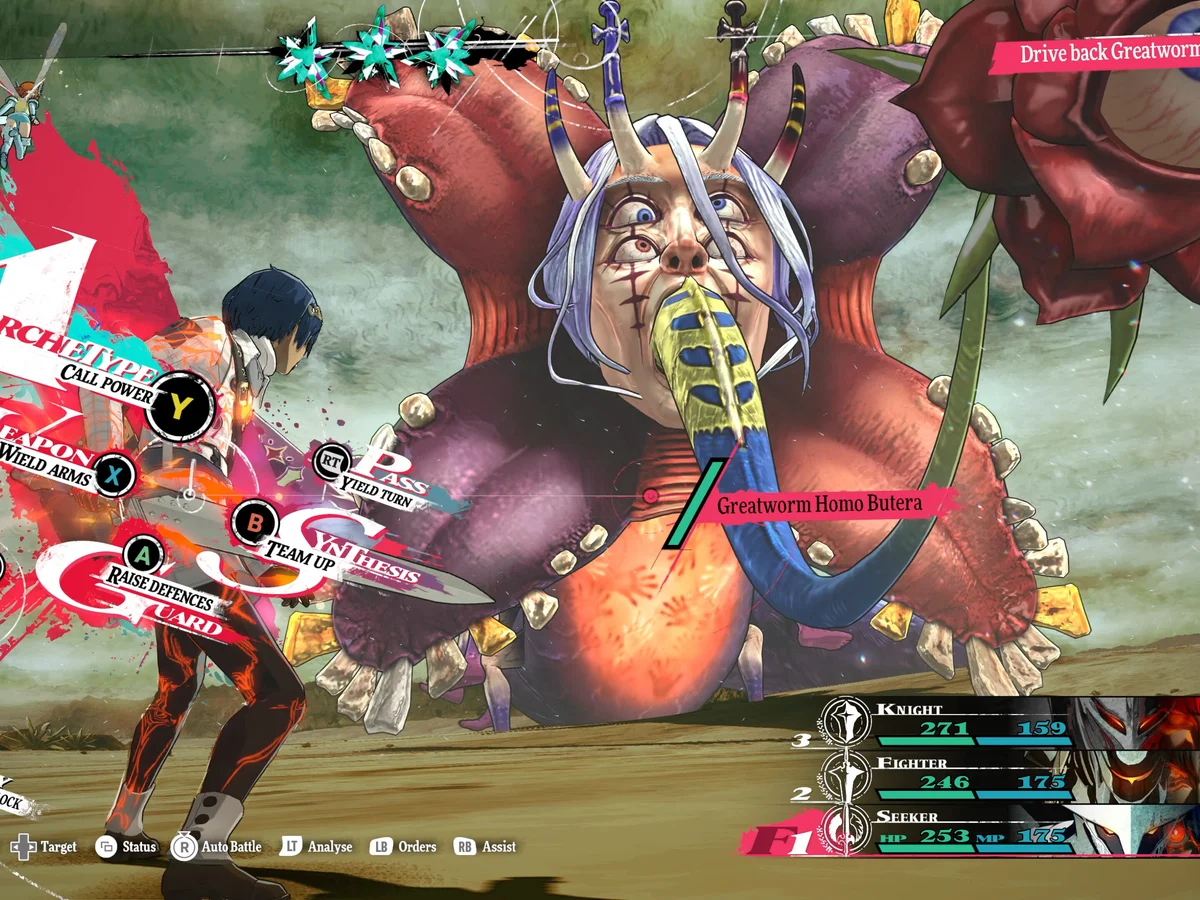This screenshot has height=900, width=1200.
Task: Select the Fighter party member panel
Action: click(1000, 776)
